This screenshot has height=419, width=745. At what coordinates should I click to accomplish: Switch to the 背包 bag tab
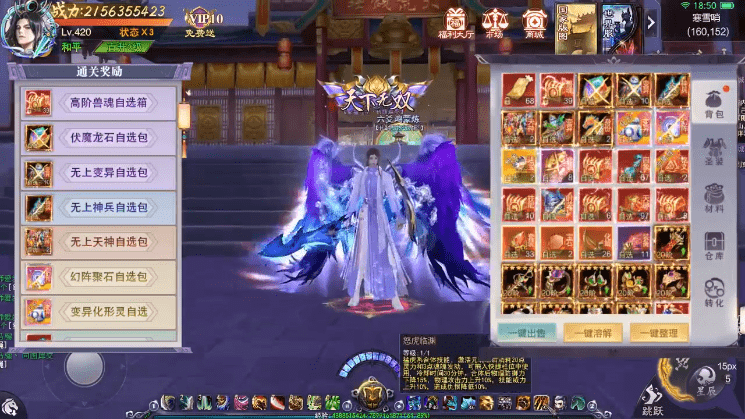click(714, 104)
